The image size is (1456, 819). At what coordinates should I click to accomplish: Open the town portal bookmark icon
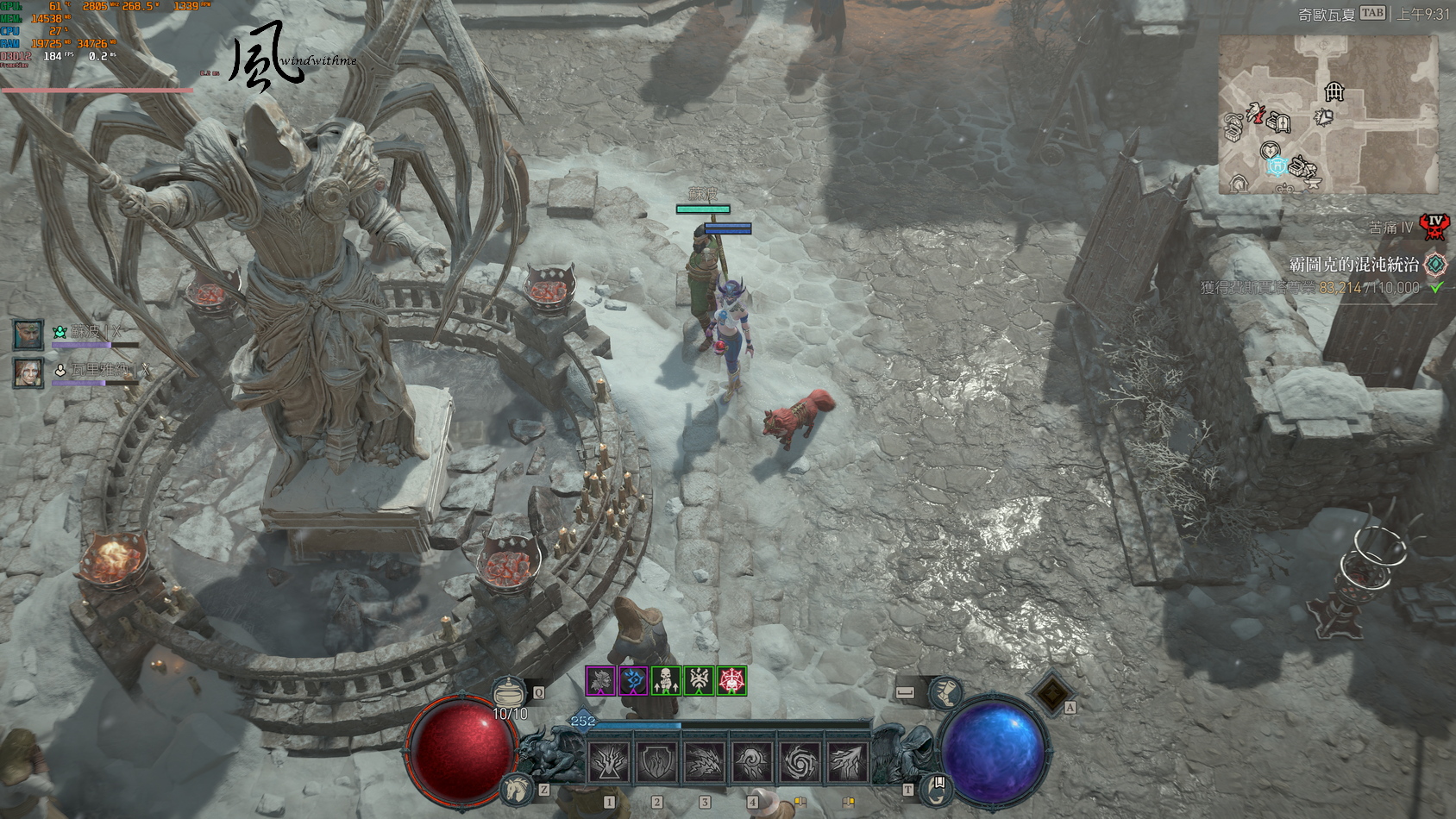pos(938,786)
